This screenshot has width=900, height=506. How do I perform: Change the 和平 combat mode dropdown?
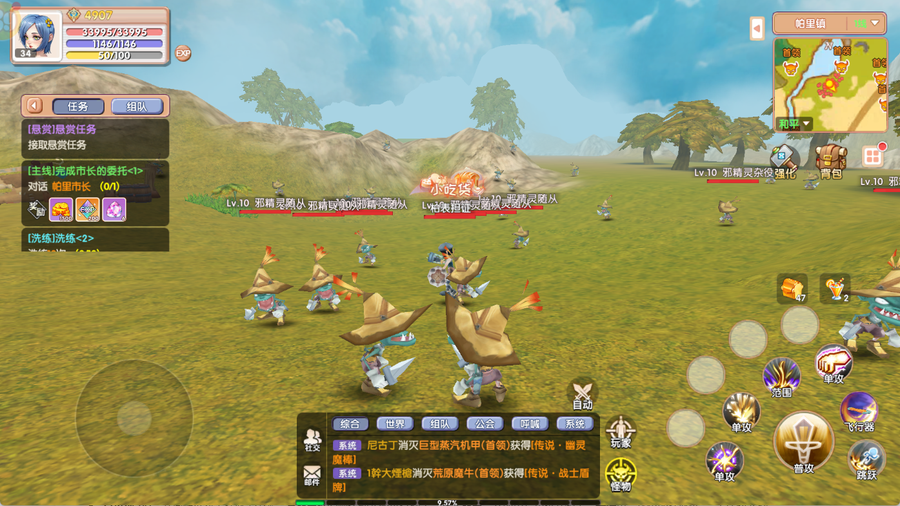tap(794, 124)
